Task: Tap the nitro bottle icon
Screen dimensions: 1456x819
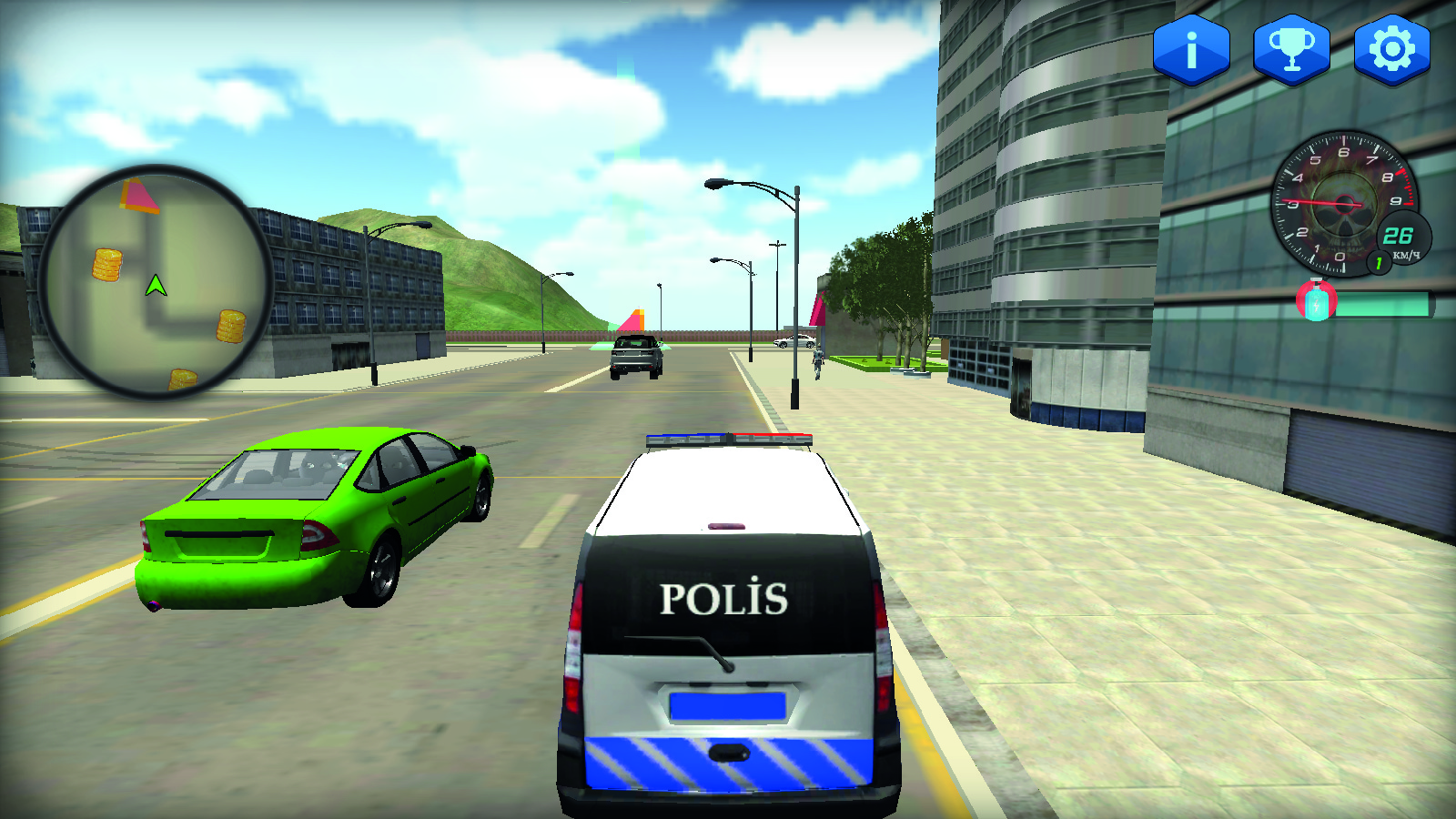Action: (1316, 300)
